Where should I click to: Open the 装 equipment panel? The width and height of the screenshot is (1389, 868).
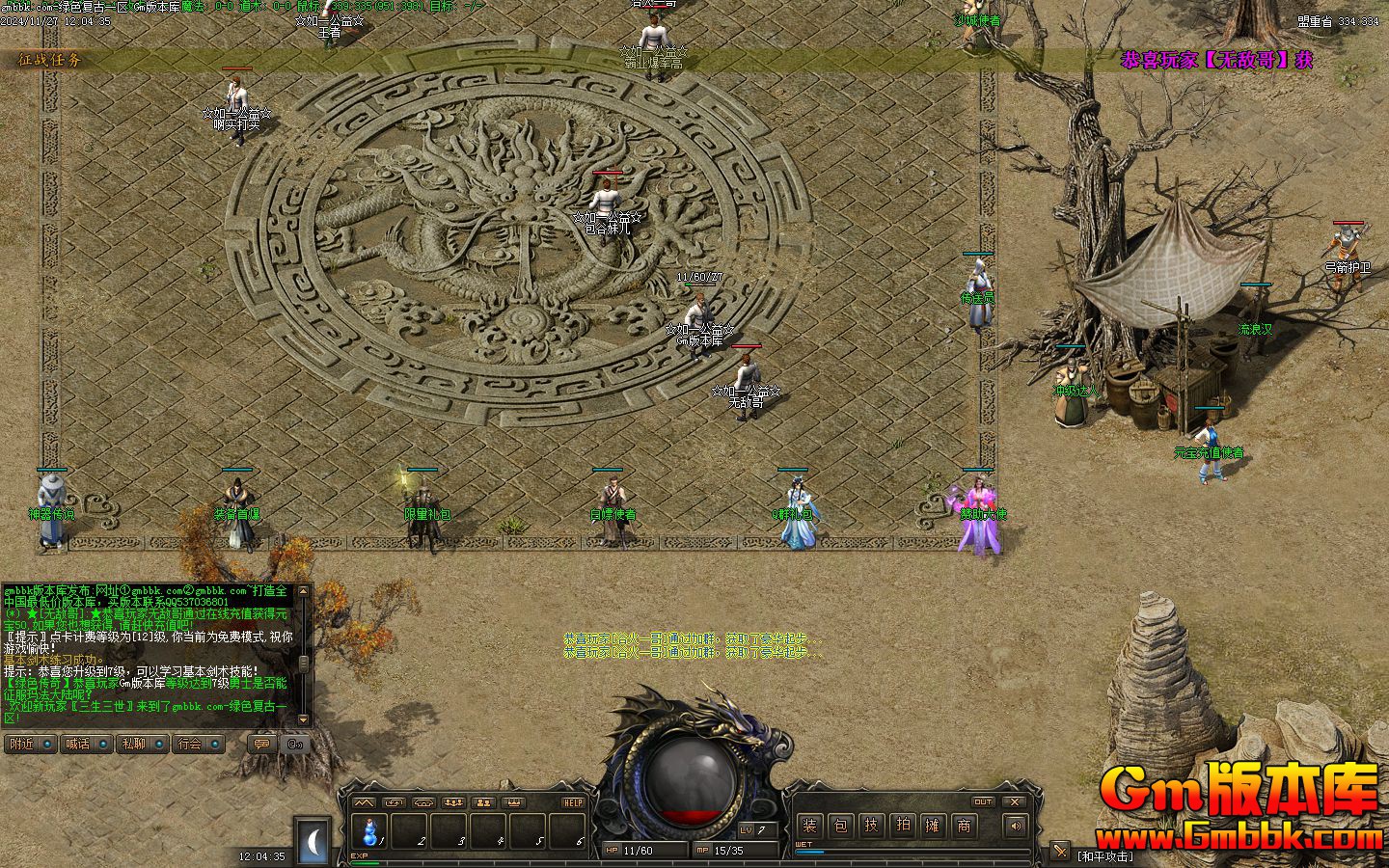point(809,826)
